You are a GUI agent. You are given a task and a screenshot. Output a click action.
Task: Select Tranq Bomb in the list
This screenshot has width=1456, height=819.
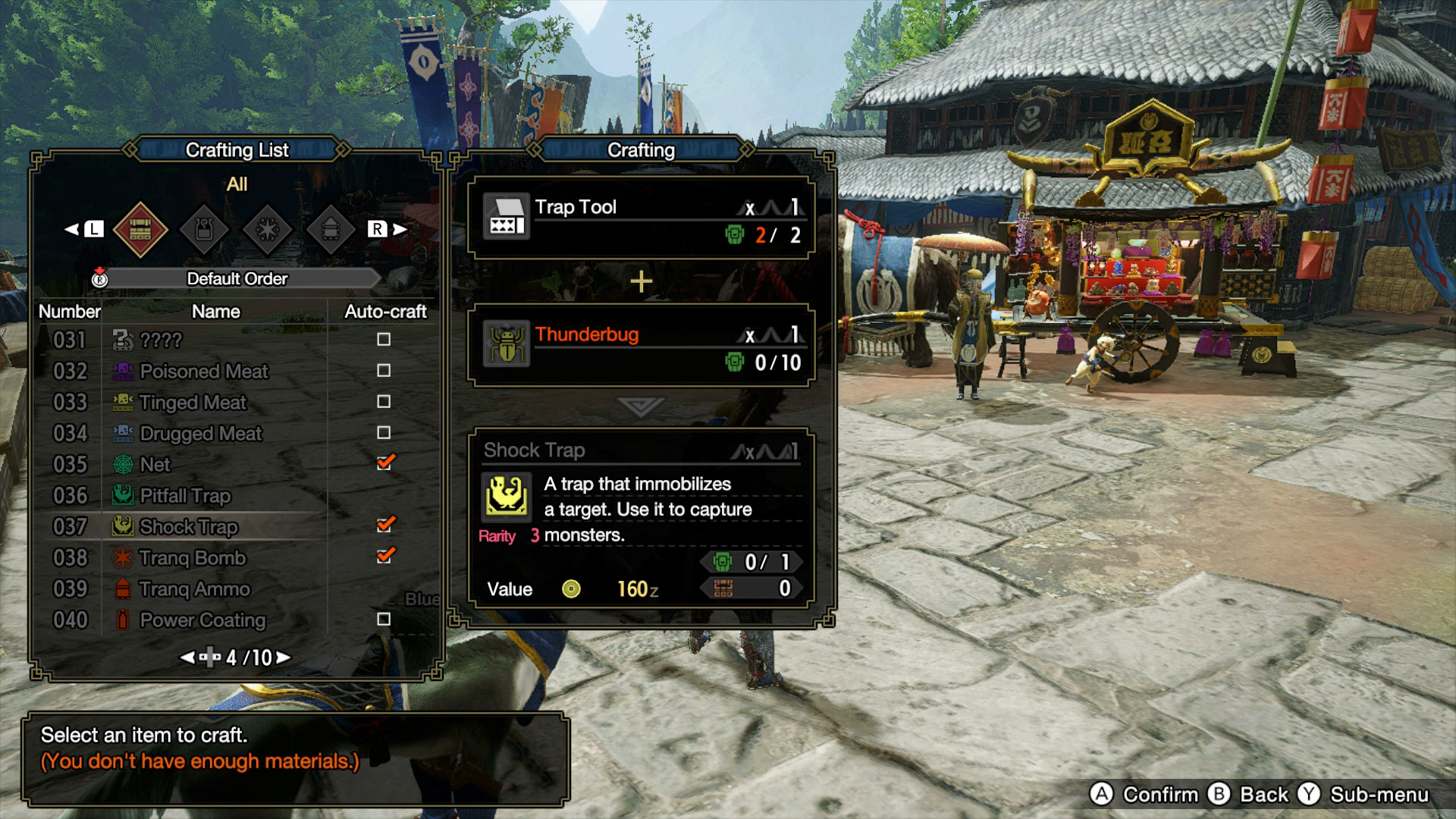coord(193,557)
